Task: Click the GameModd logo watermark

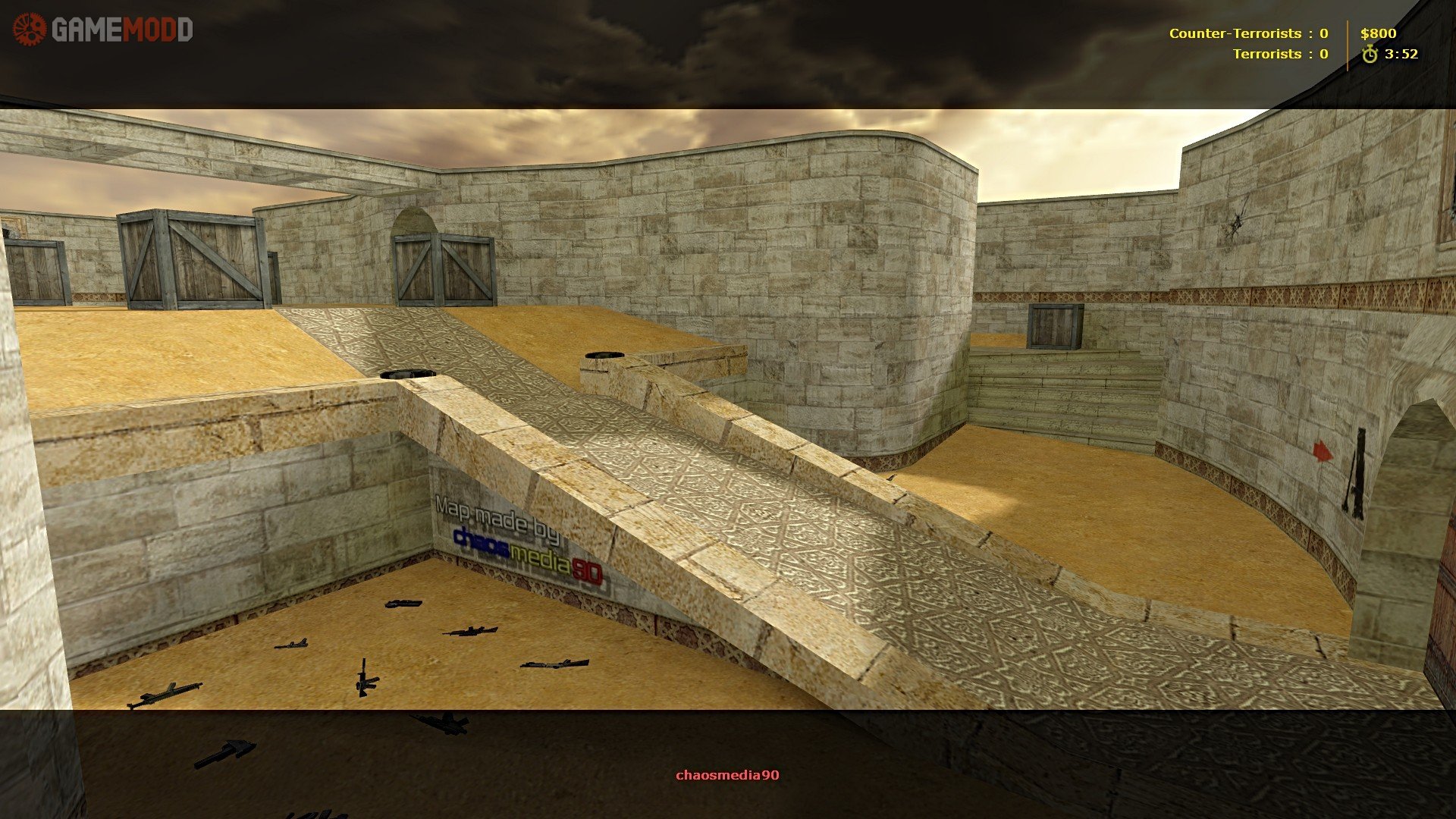Action: pyautogui.click(x=103, y=30)
